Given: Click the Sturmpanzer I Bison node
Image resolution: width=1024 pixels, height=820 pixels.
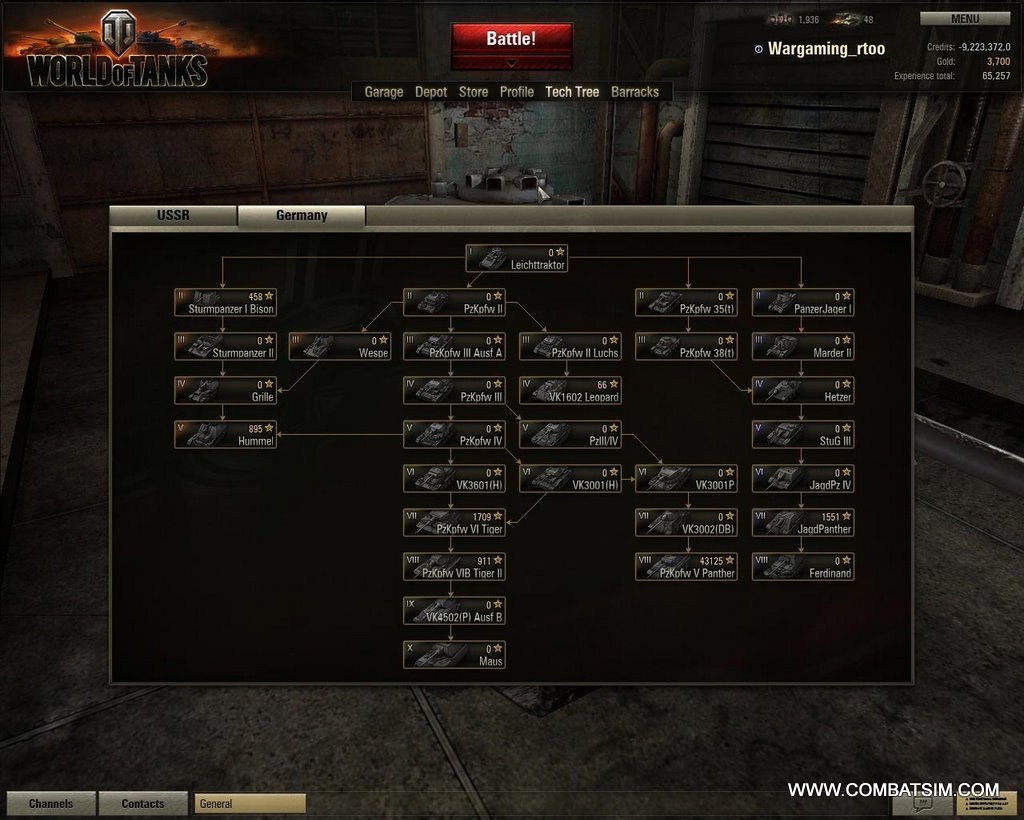Looking at the screenshot, I should tap(225, 303).
